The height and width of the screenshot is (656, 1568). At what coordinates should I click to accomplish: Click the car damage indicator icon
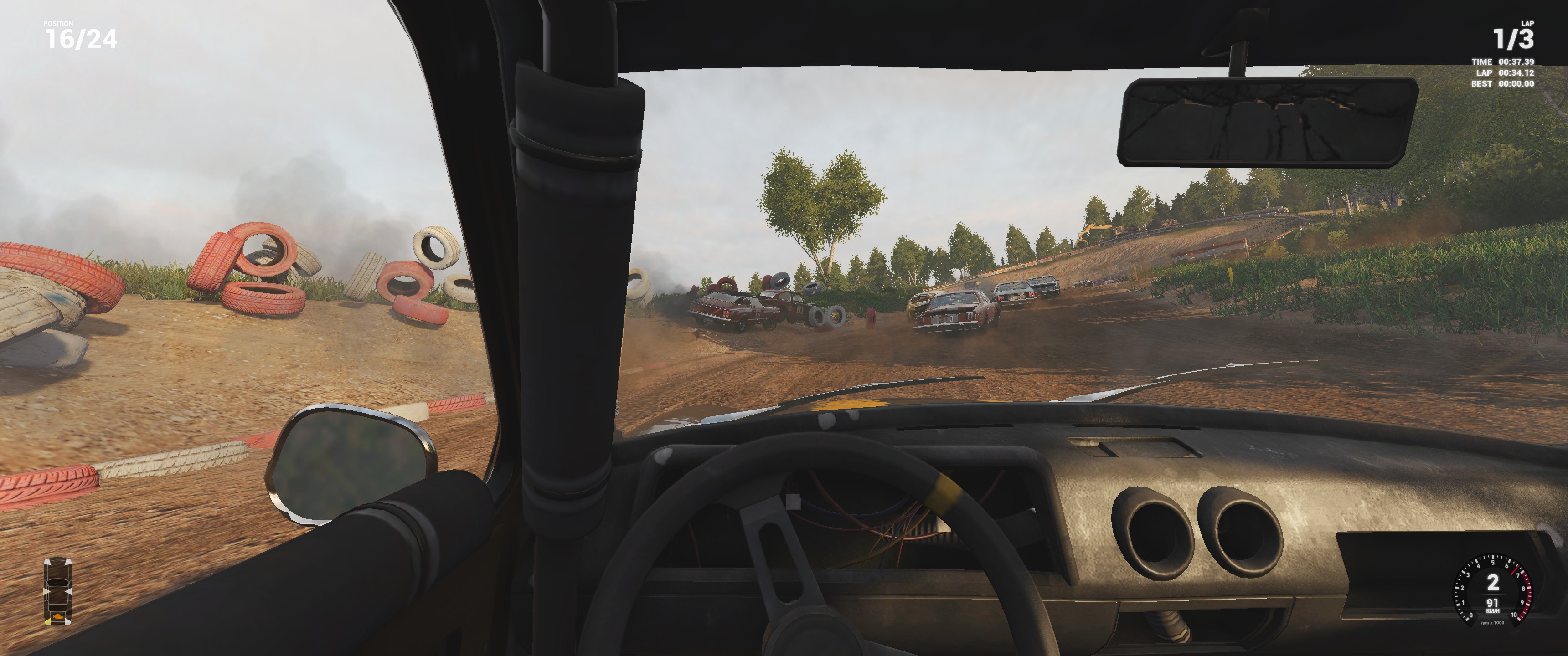tap(58, 591)
